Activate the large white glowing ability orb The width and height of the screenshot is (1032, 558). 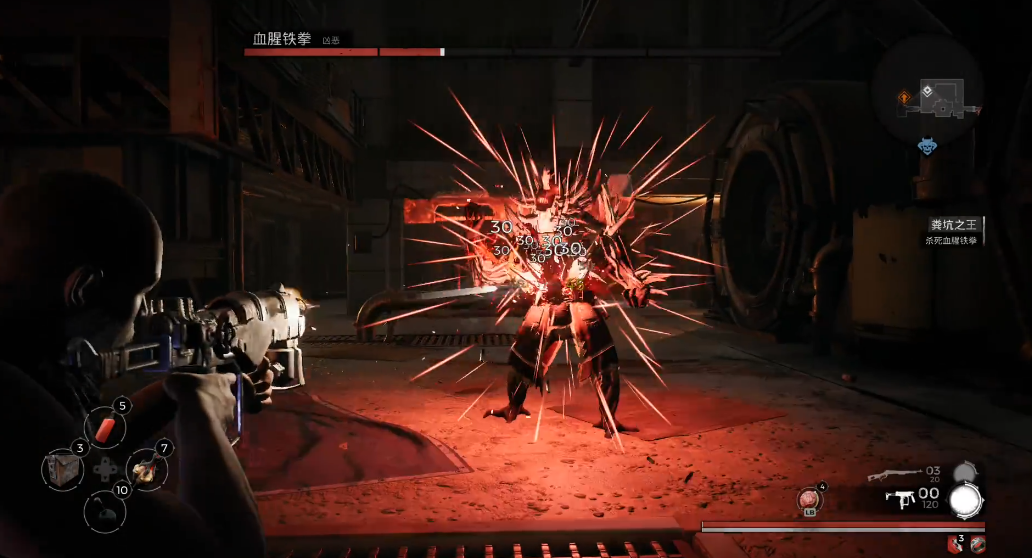tap(966, 499)
